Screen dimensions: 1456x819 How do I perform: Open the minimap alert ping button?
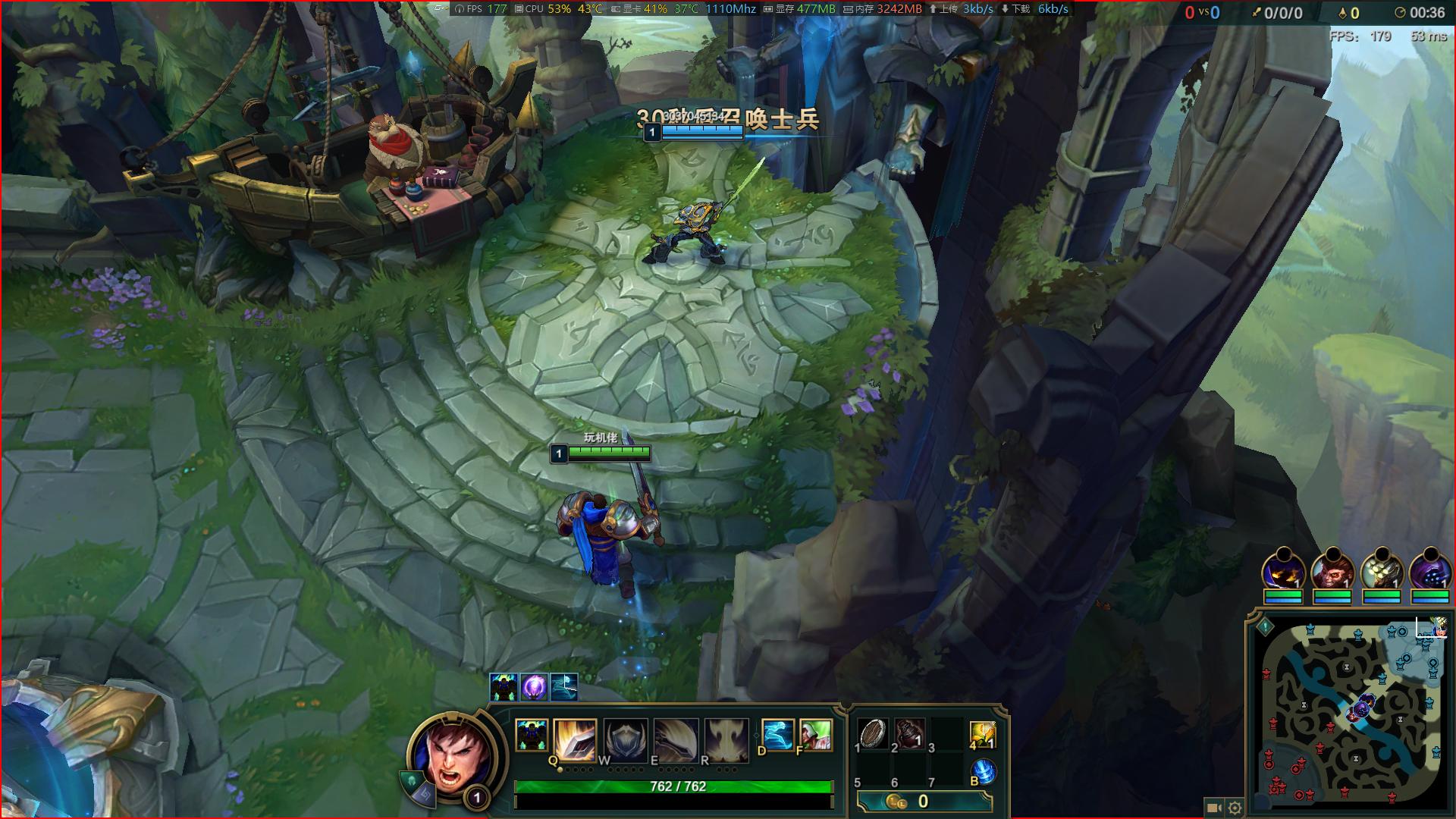1265,627
